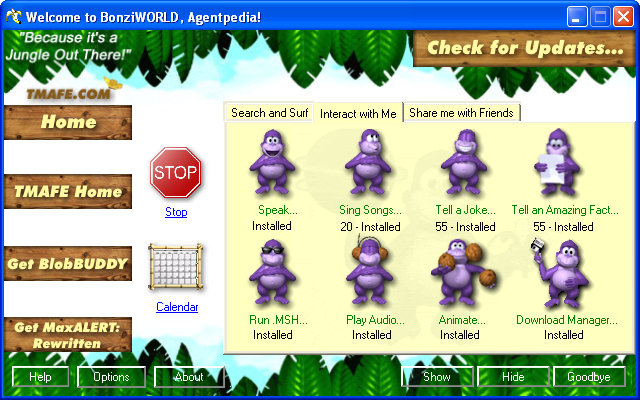Click the Hide button
640x400 pixels.
pos(513,377)
